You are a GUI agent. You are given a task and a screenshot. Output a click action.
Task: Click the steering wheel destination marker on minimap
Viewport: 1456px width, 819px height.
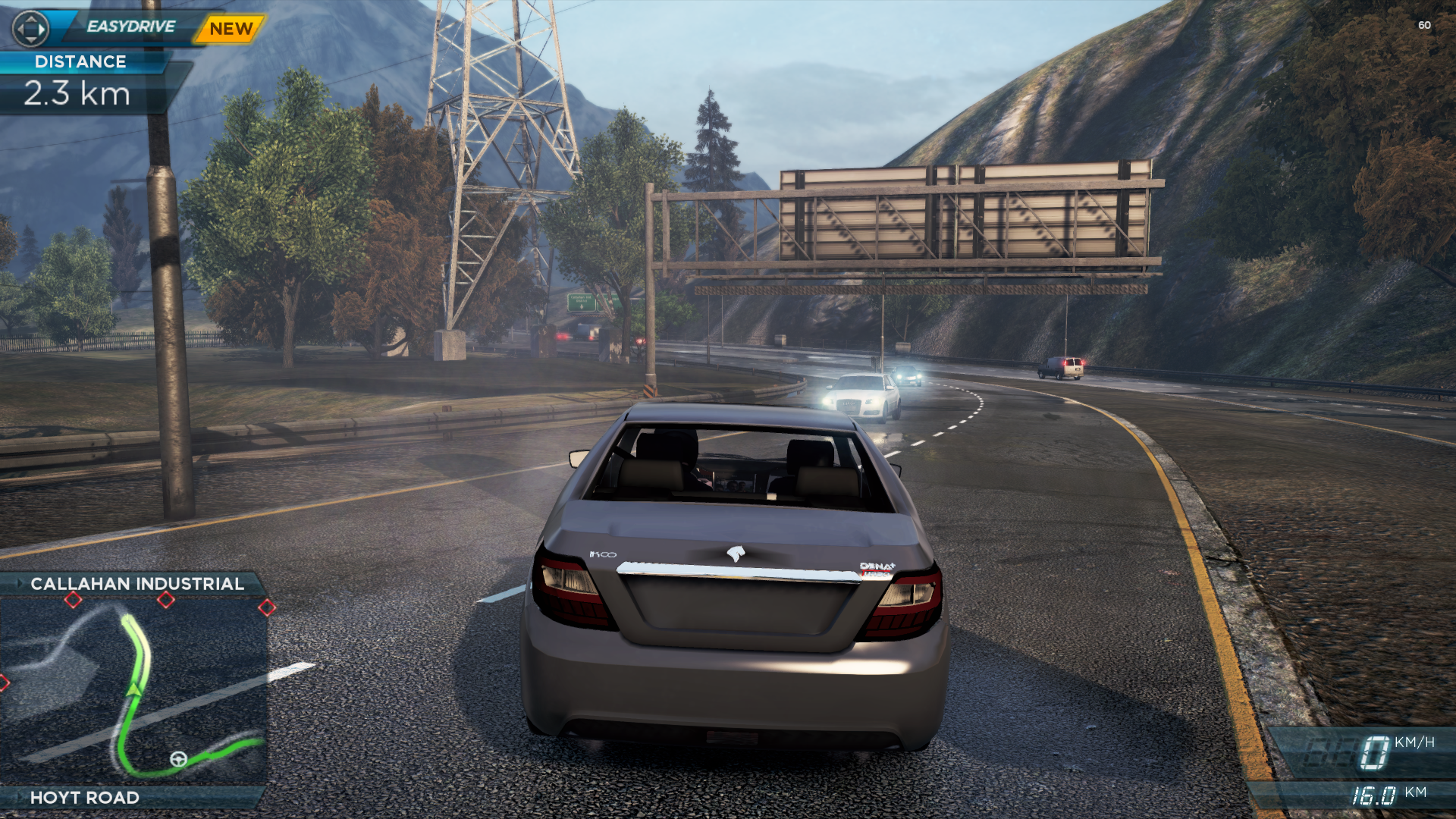[x=178, y=759]
